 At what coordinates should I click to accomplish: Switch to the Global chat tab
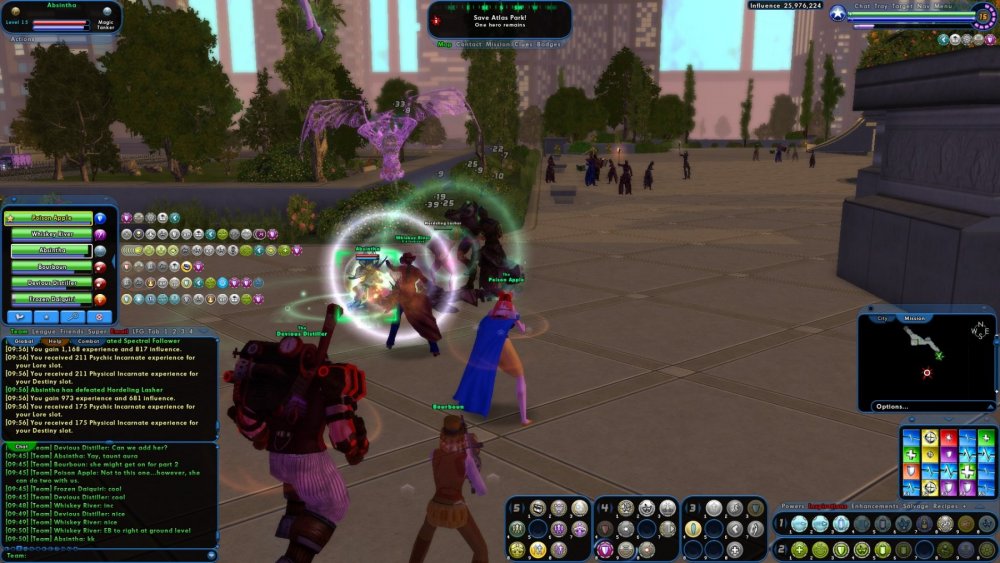25,341
